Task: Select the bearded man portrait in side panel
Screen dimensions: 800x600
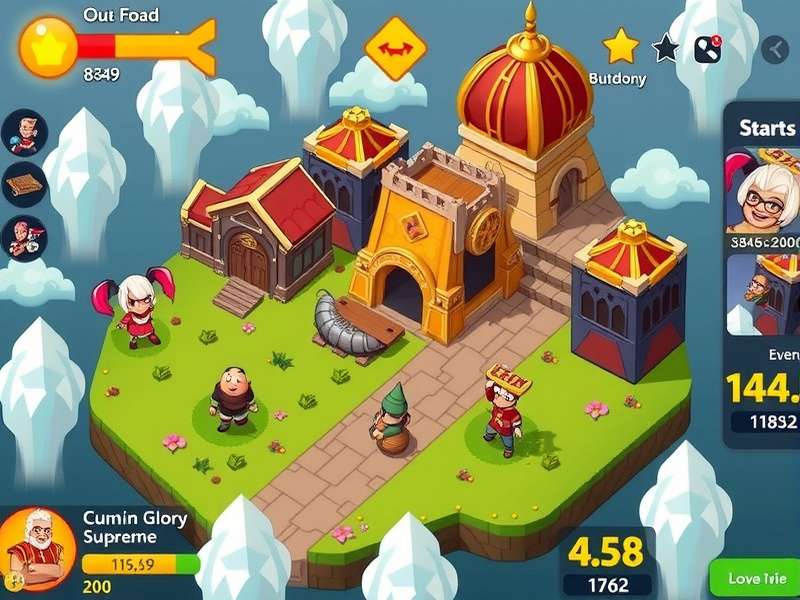Action: pyautogui.click(x=761, y=291)
